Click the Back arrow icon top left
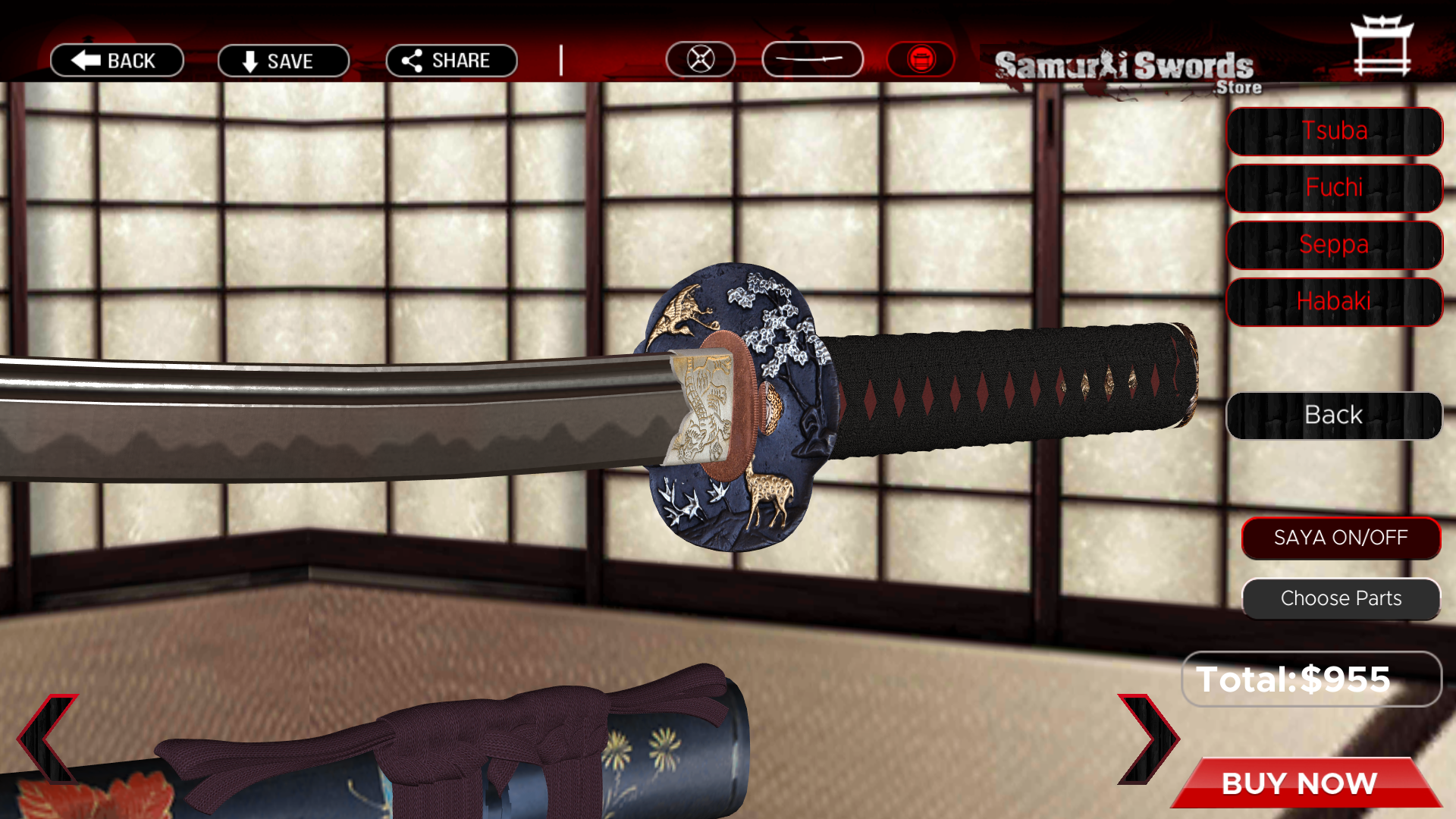Screen dimensions: 1456x819 click(116, 61)
